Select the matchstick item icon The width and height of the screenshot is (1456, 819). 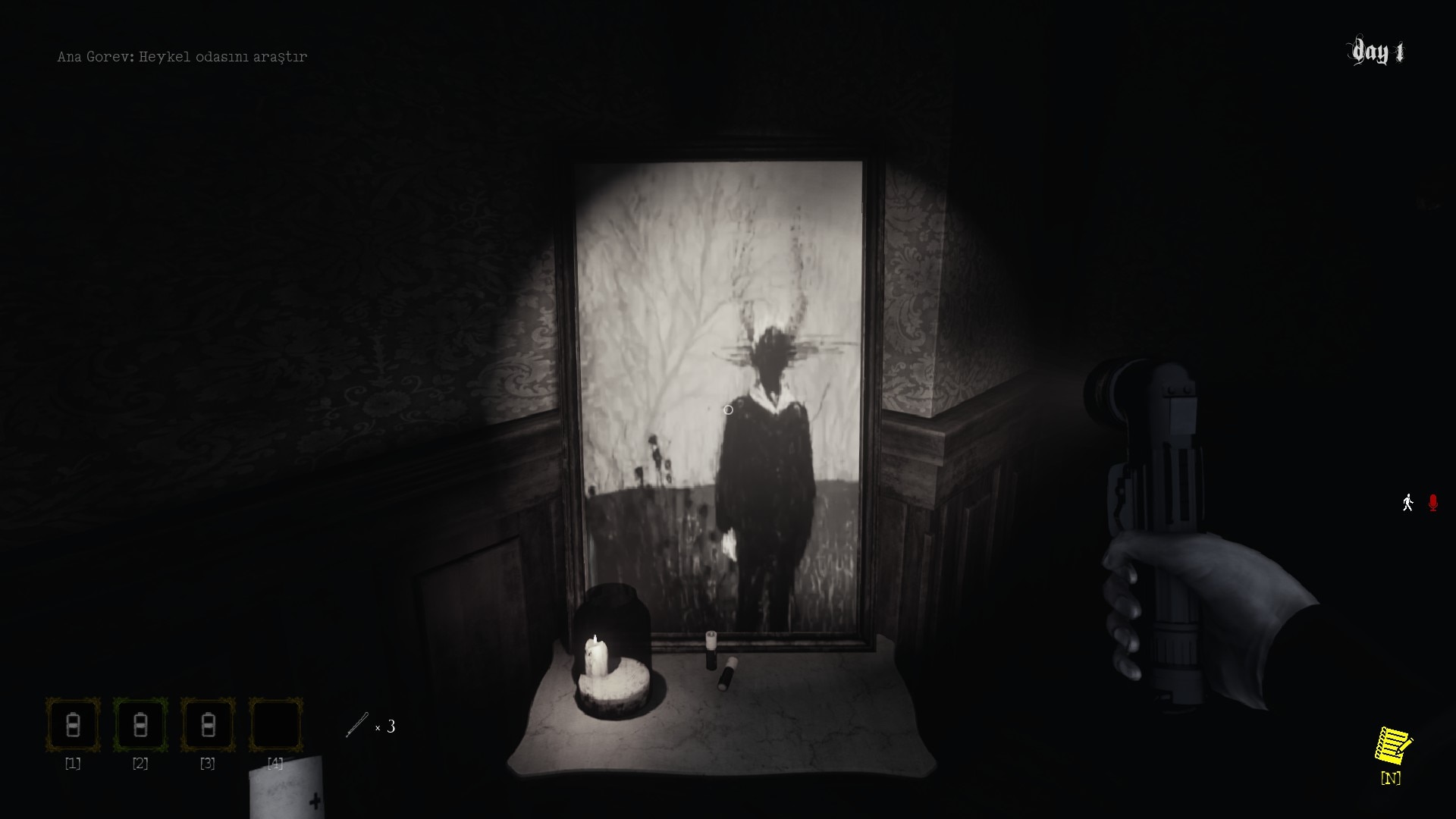(357, 725)
